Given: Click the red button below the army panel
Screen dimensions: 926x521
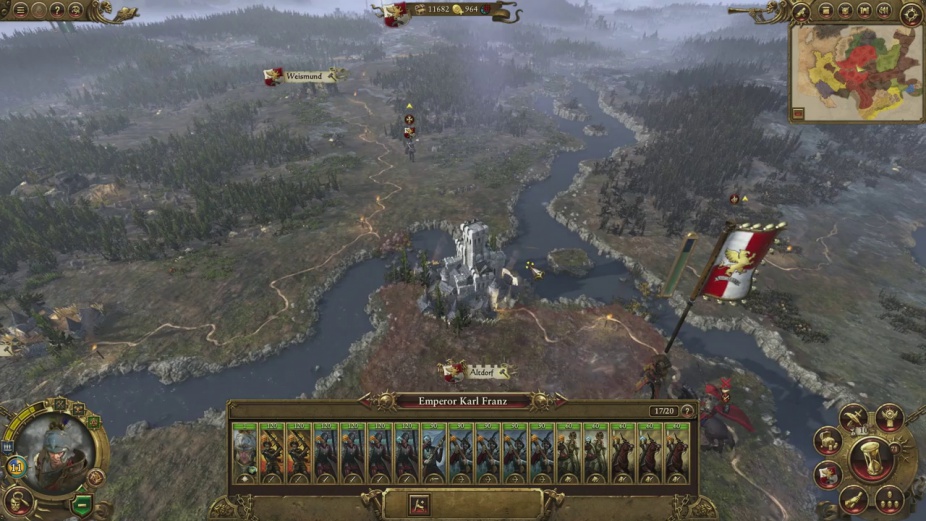Looking at the screenshot, I should tap(419, 504).
